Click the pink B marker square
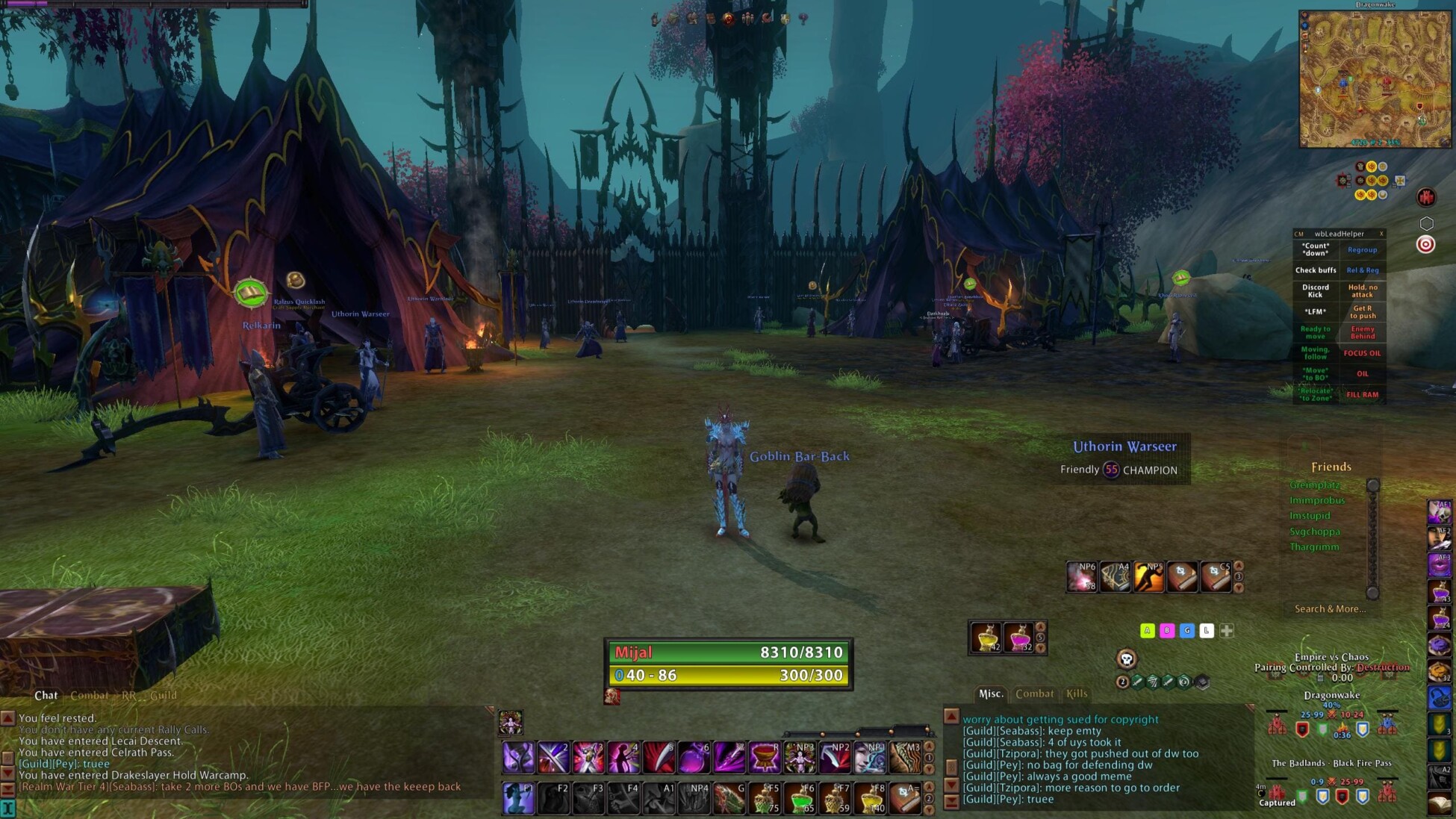The width and height of the screenshot is (1456, 819). click(x=1167, y=631)
